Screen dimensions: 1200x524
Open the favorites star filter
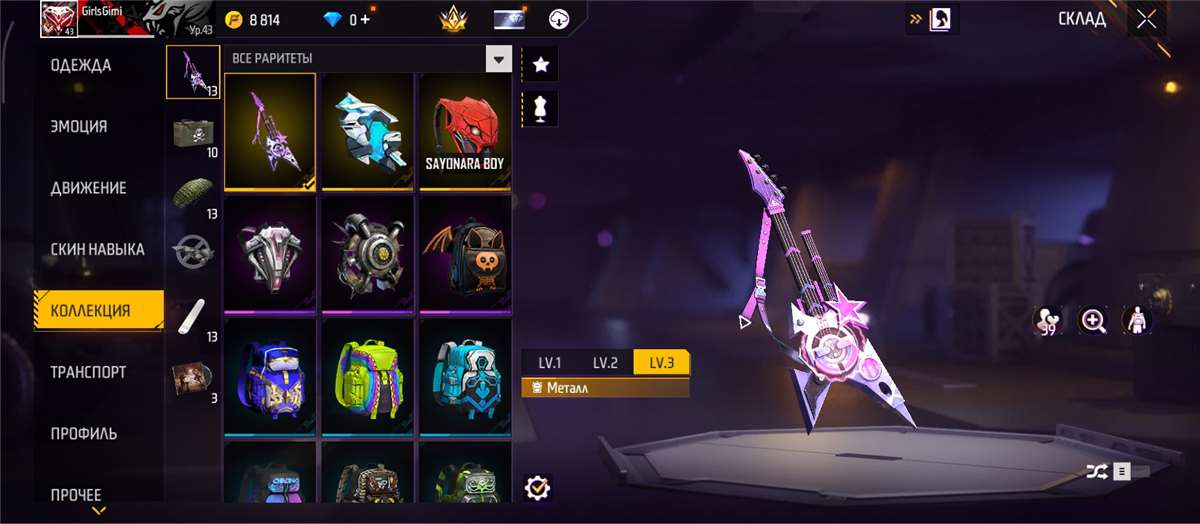[541, 65]
